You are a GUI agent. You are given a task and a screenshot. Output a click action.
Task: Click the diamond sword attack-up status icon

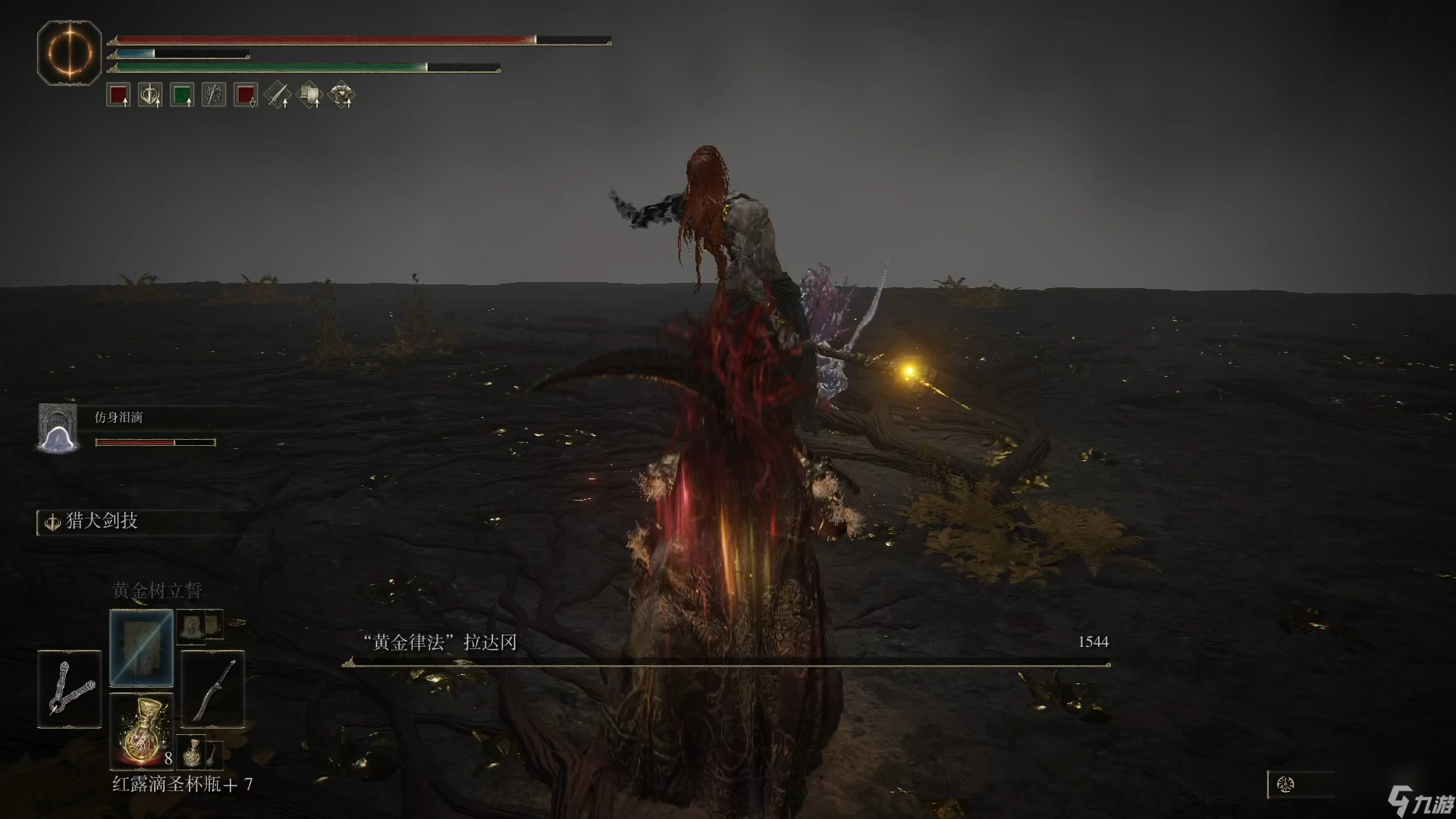[278, 96]
